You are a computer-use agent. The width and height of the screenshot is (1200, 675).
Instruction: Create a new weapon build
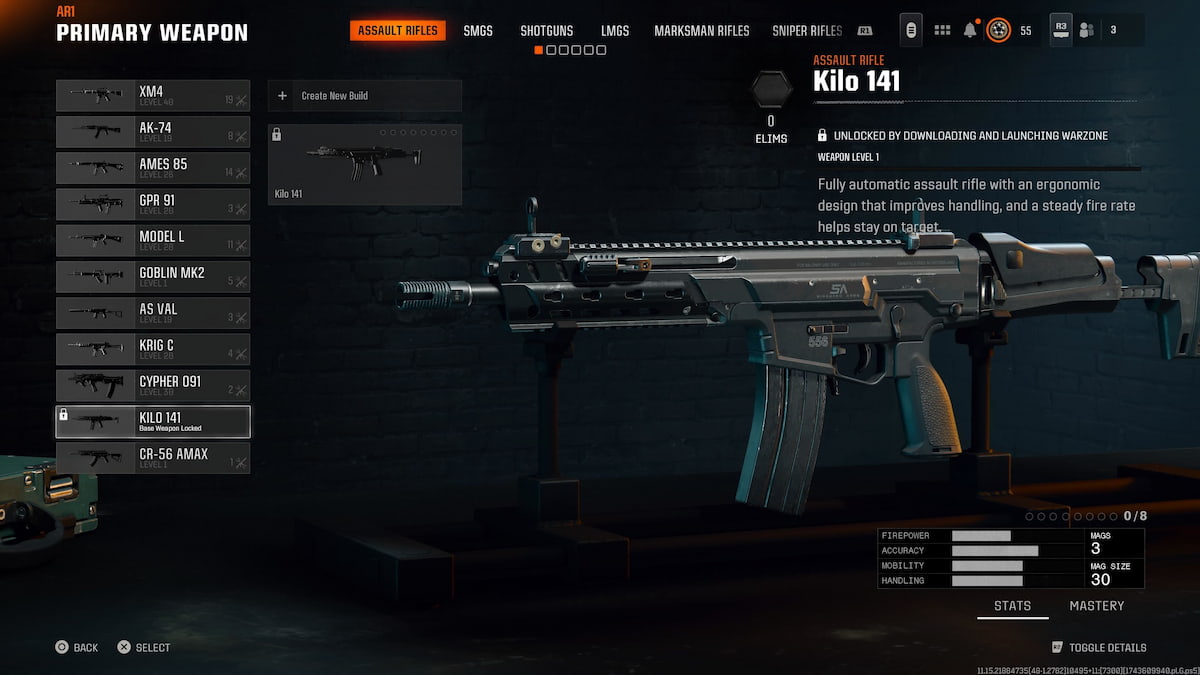pyautogui.click(x=364, y=96)
